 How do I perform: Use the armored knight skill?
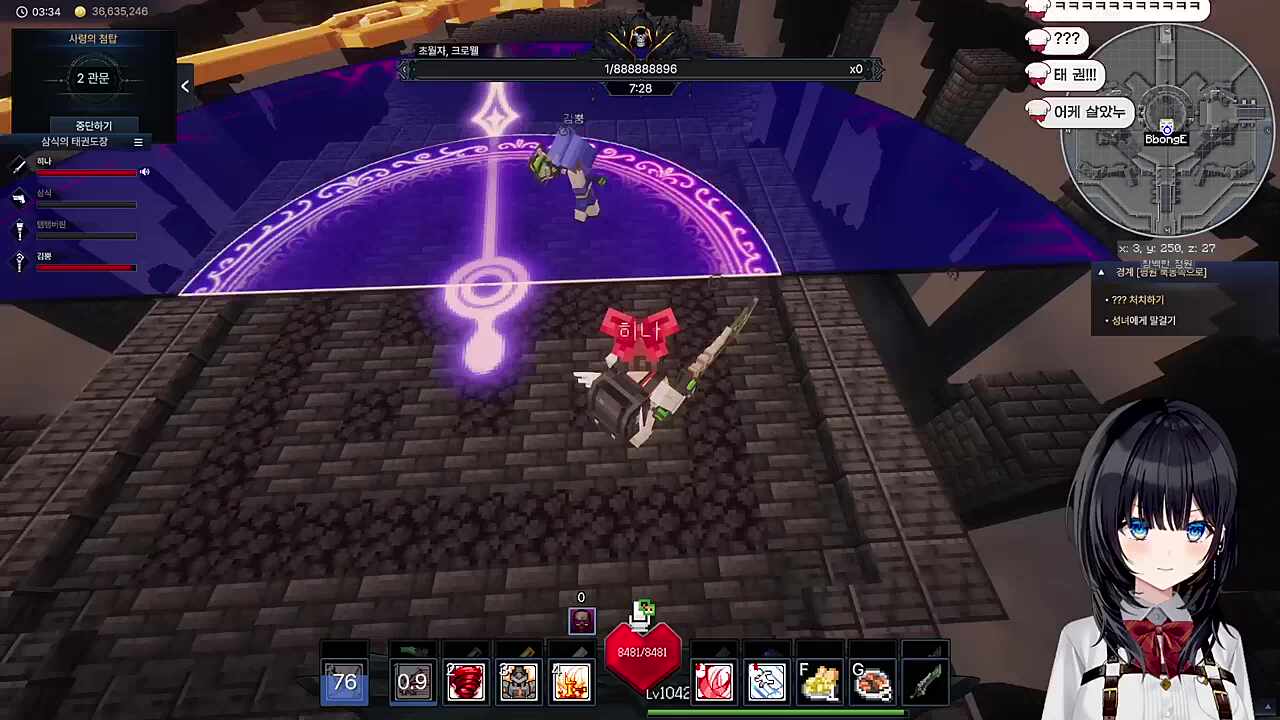(518, 682)
